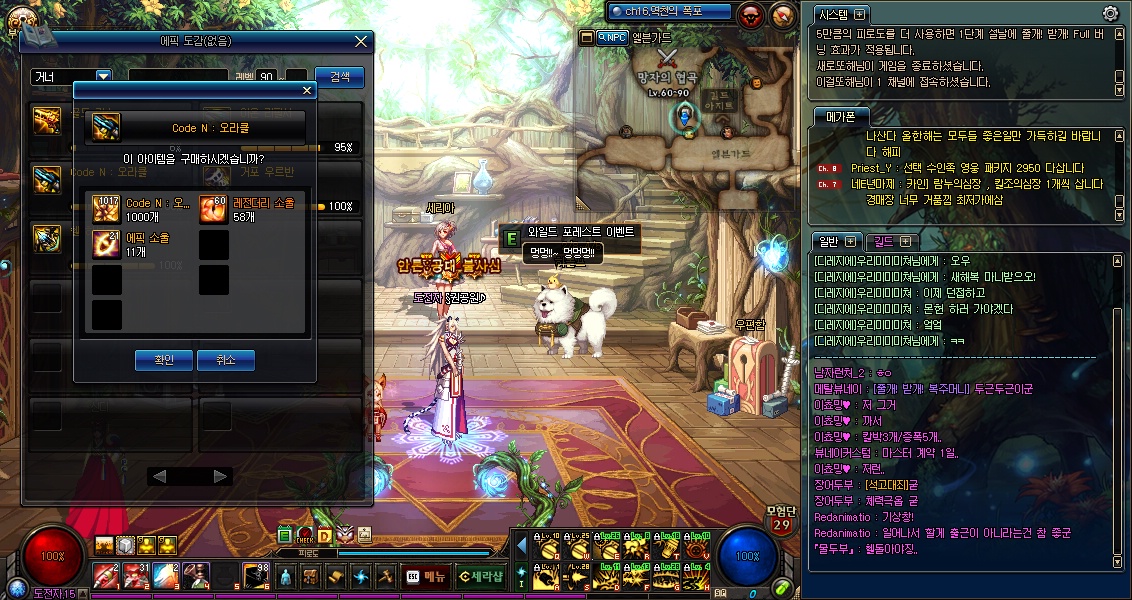
Task: Open the ESC 메뉴 button
Action: point(426,576)
